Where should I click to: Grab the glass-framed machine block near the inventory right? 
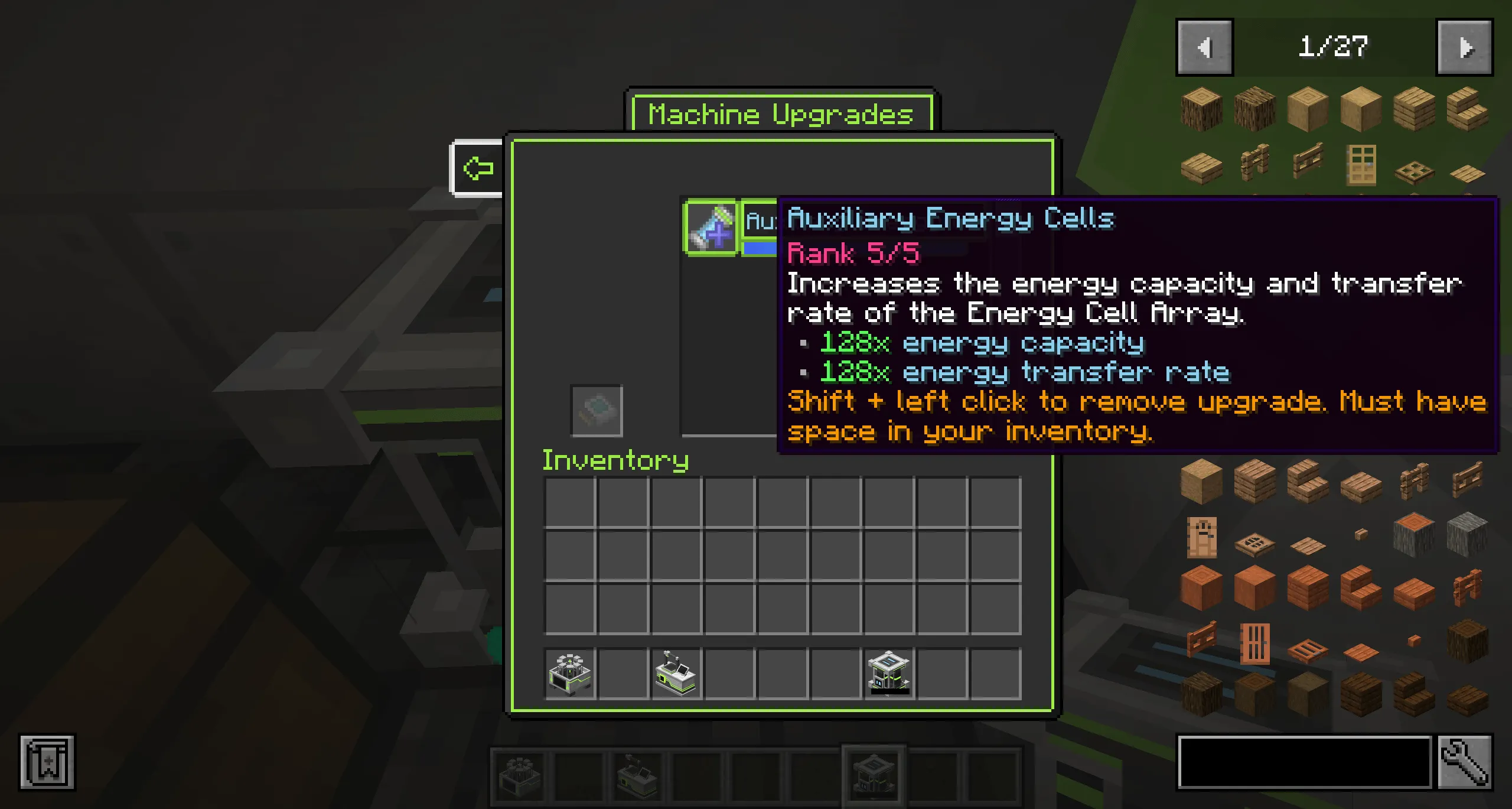(888, 674)
